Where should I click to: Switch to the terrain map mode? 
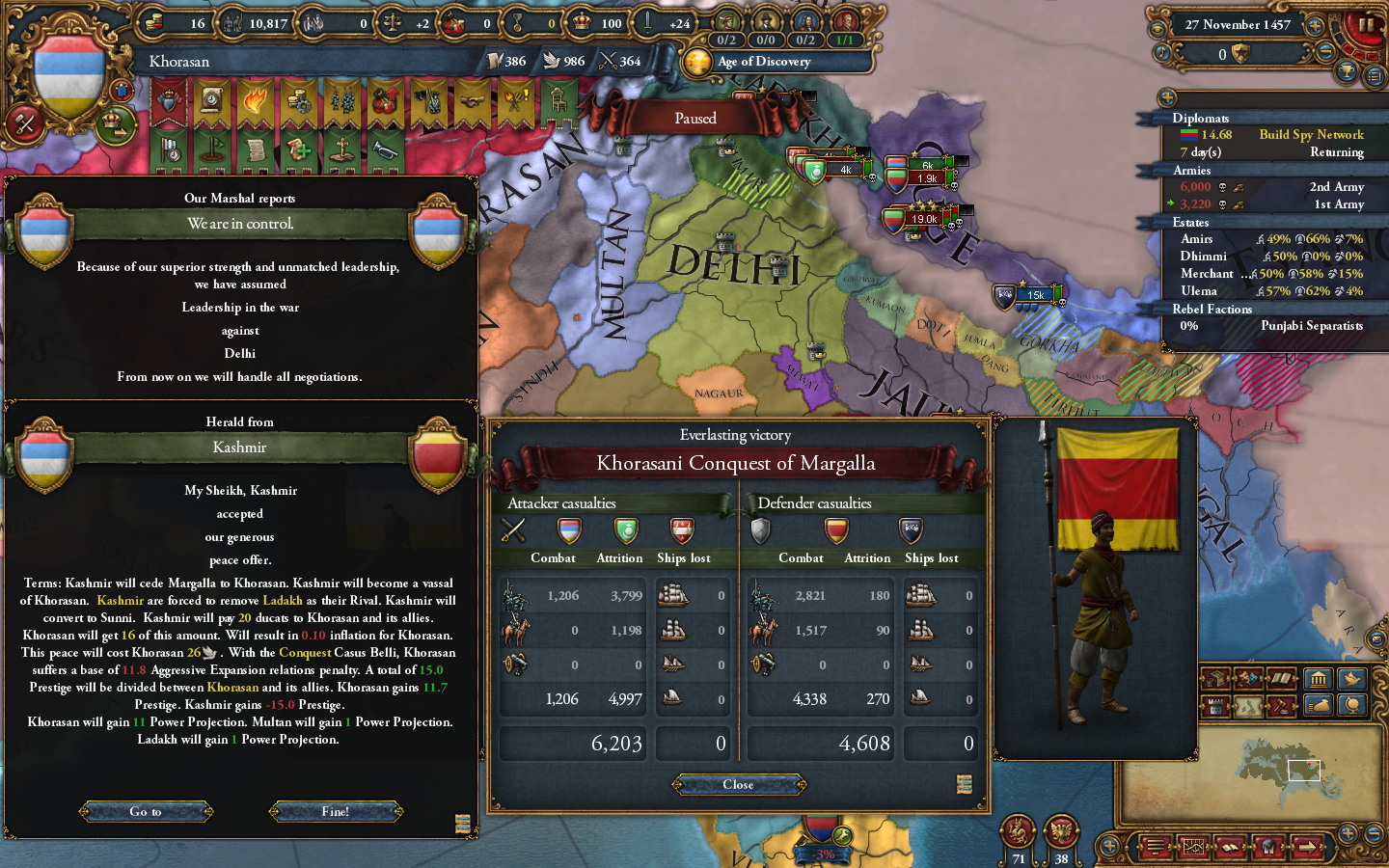(1249, 706)
